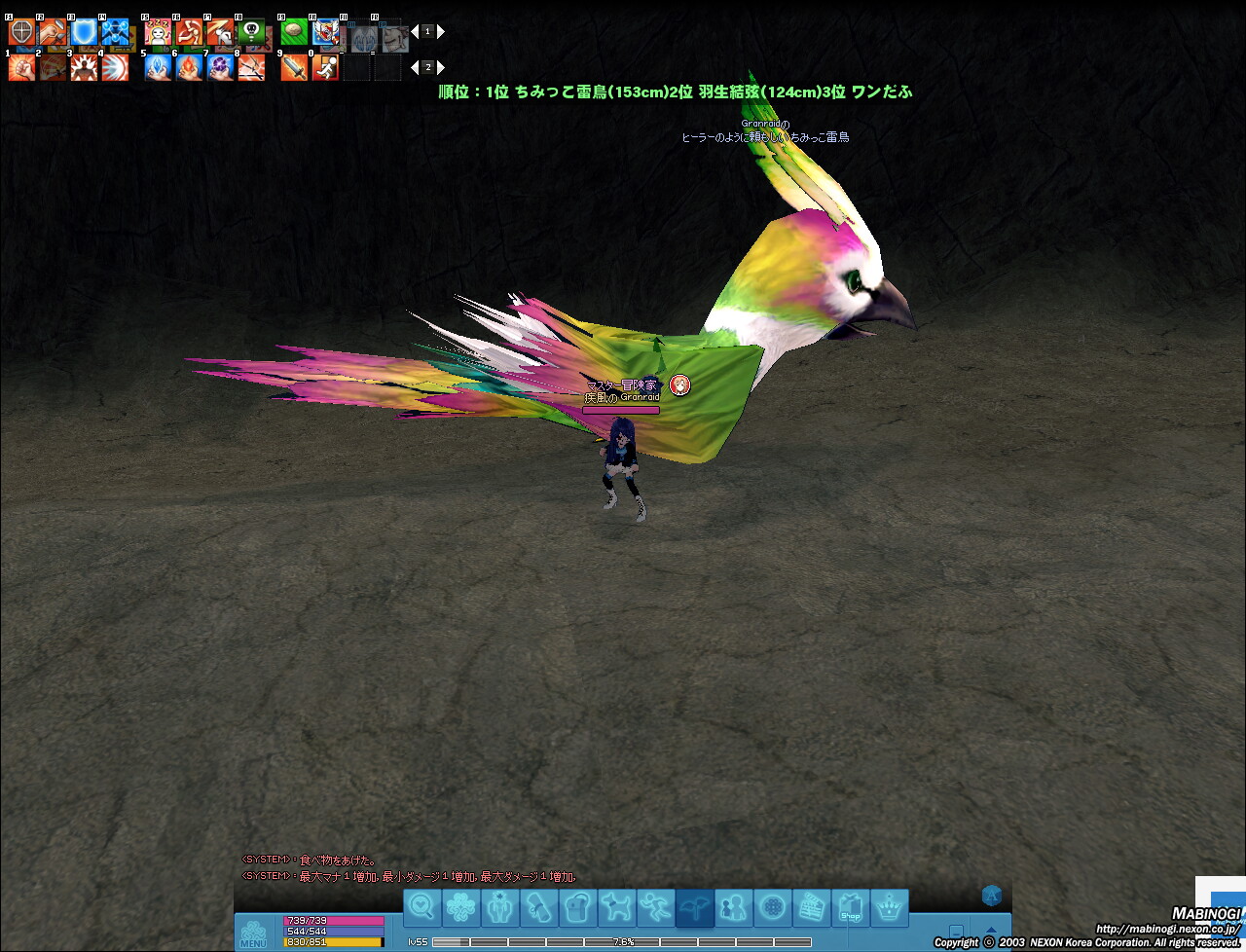Use the blue glowing shield skill on F3
The image size is (1246, 952).
click(x=84, y=33)
